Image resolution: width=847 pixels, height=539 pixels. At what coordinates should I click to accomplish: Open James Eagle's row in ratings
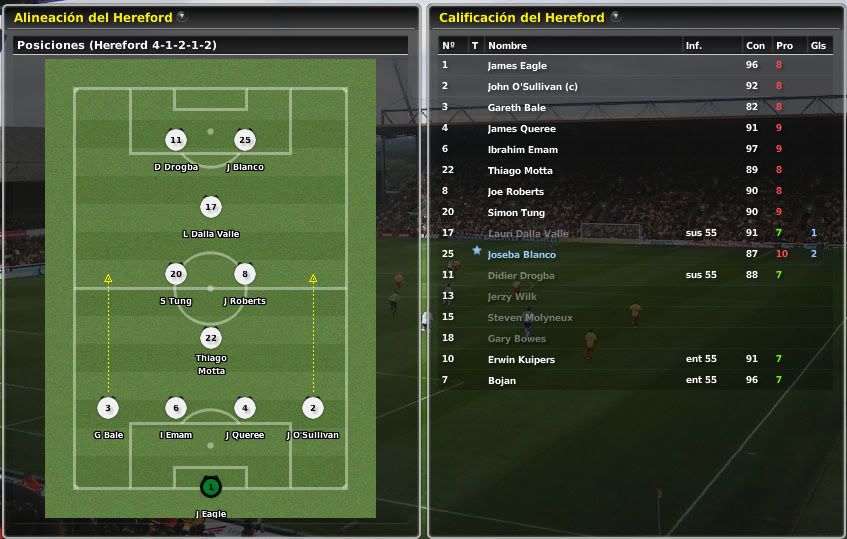(515, 66)
